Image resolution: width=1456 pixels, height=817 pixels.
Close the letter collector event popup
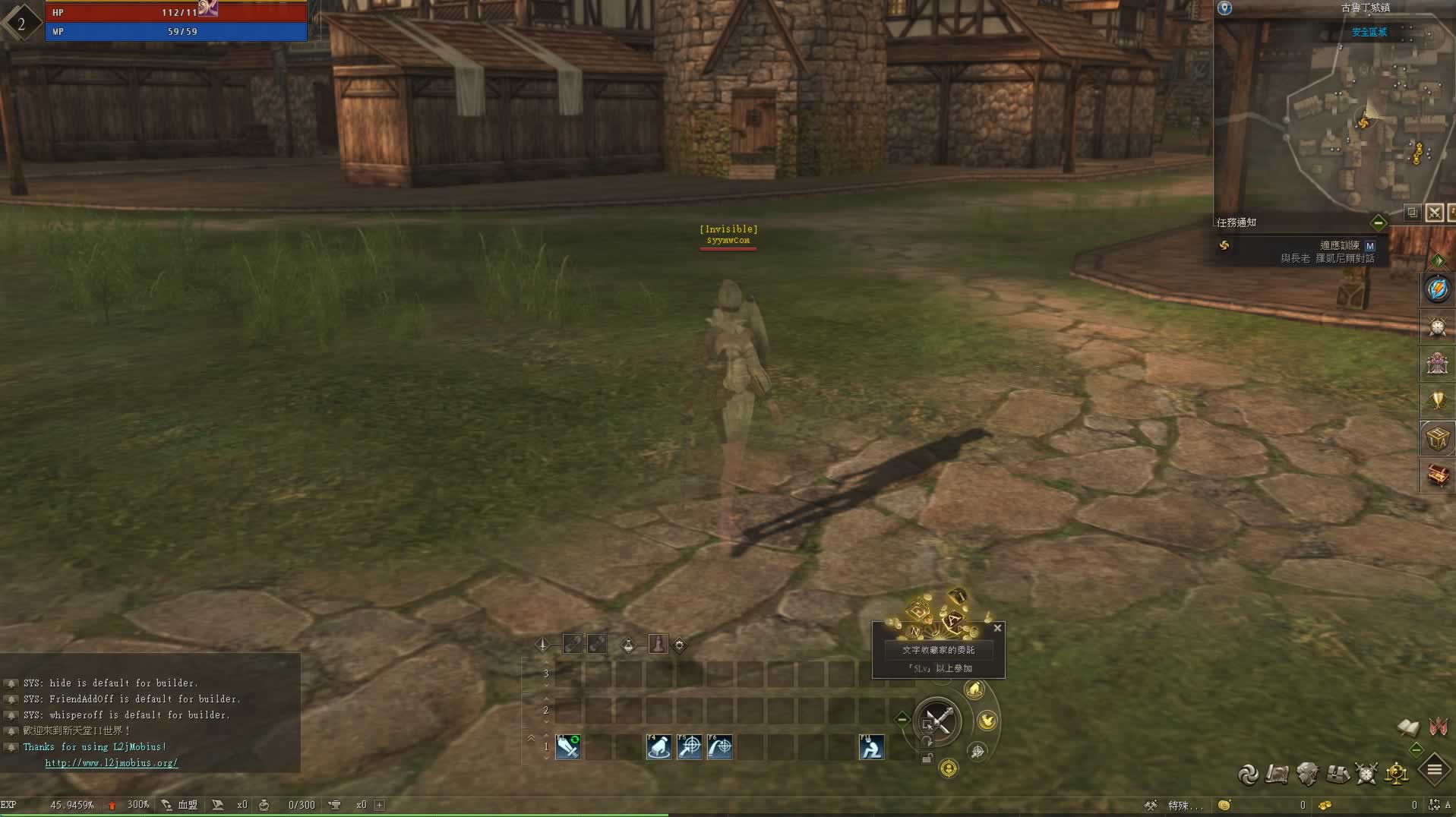tap(997, 628)
